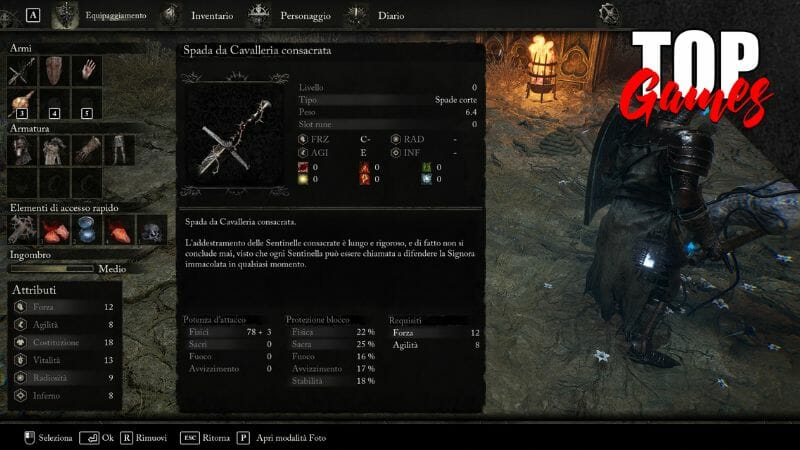Pick the blue orb quick access item

point(87,229)
